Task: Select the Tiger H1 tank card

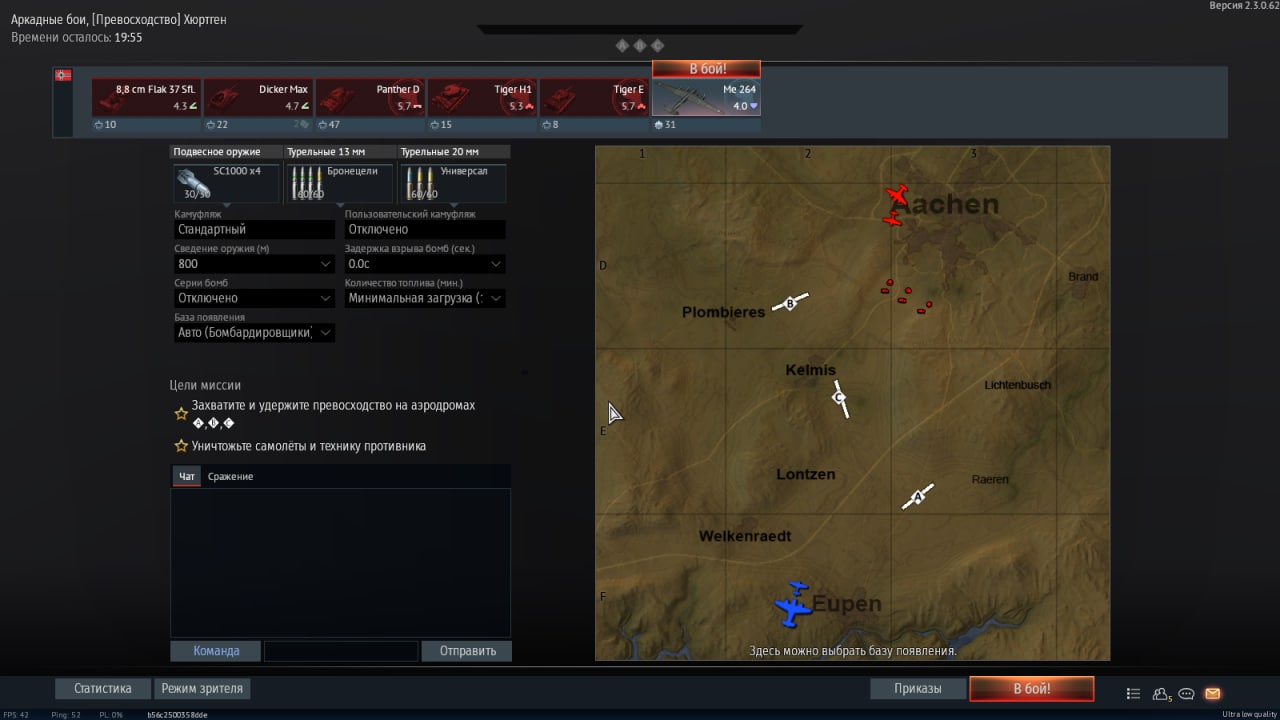Action: click(x=482, y=98)
